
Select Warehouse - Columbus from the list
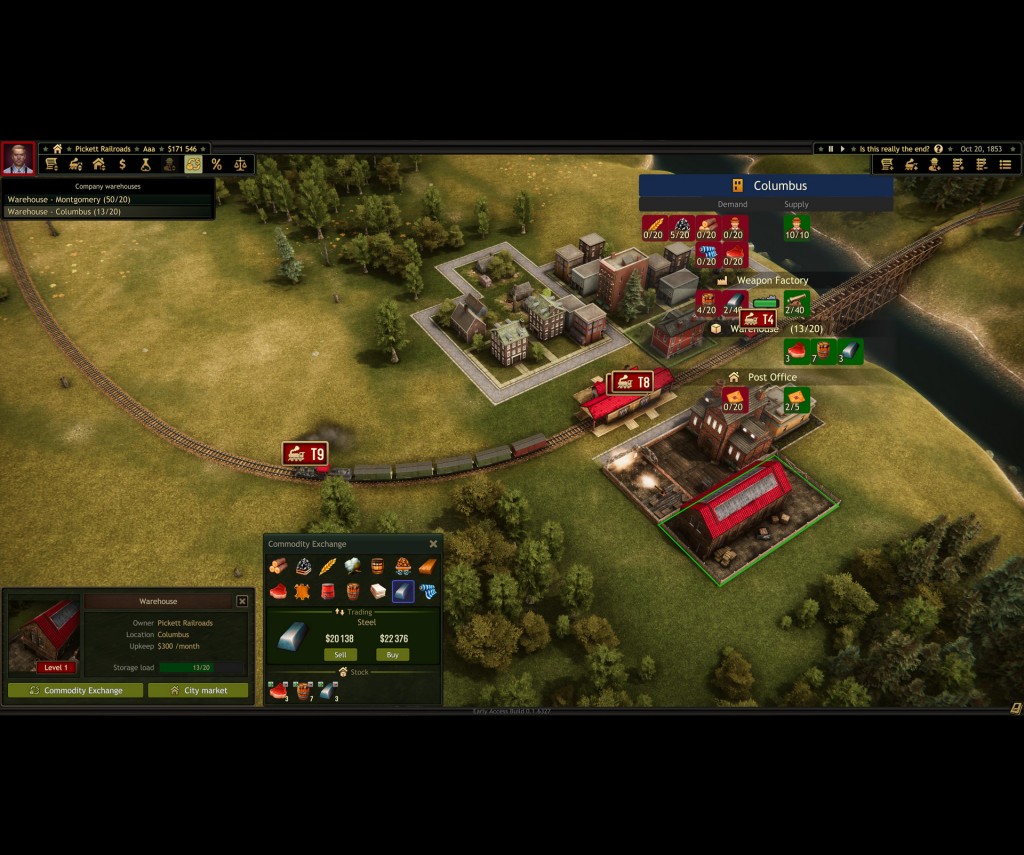64,212
